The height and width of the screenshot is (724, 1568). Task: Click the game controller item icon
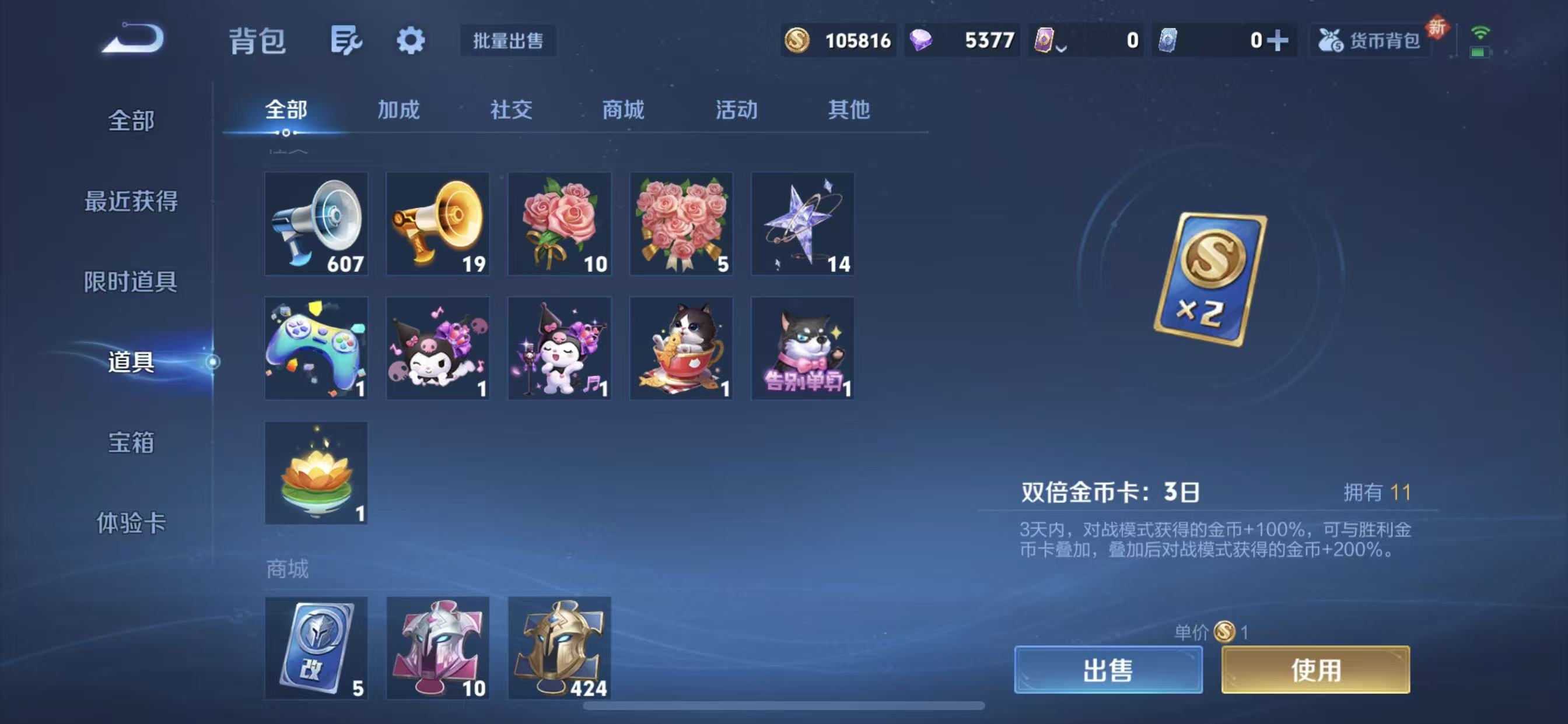316,347
